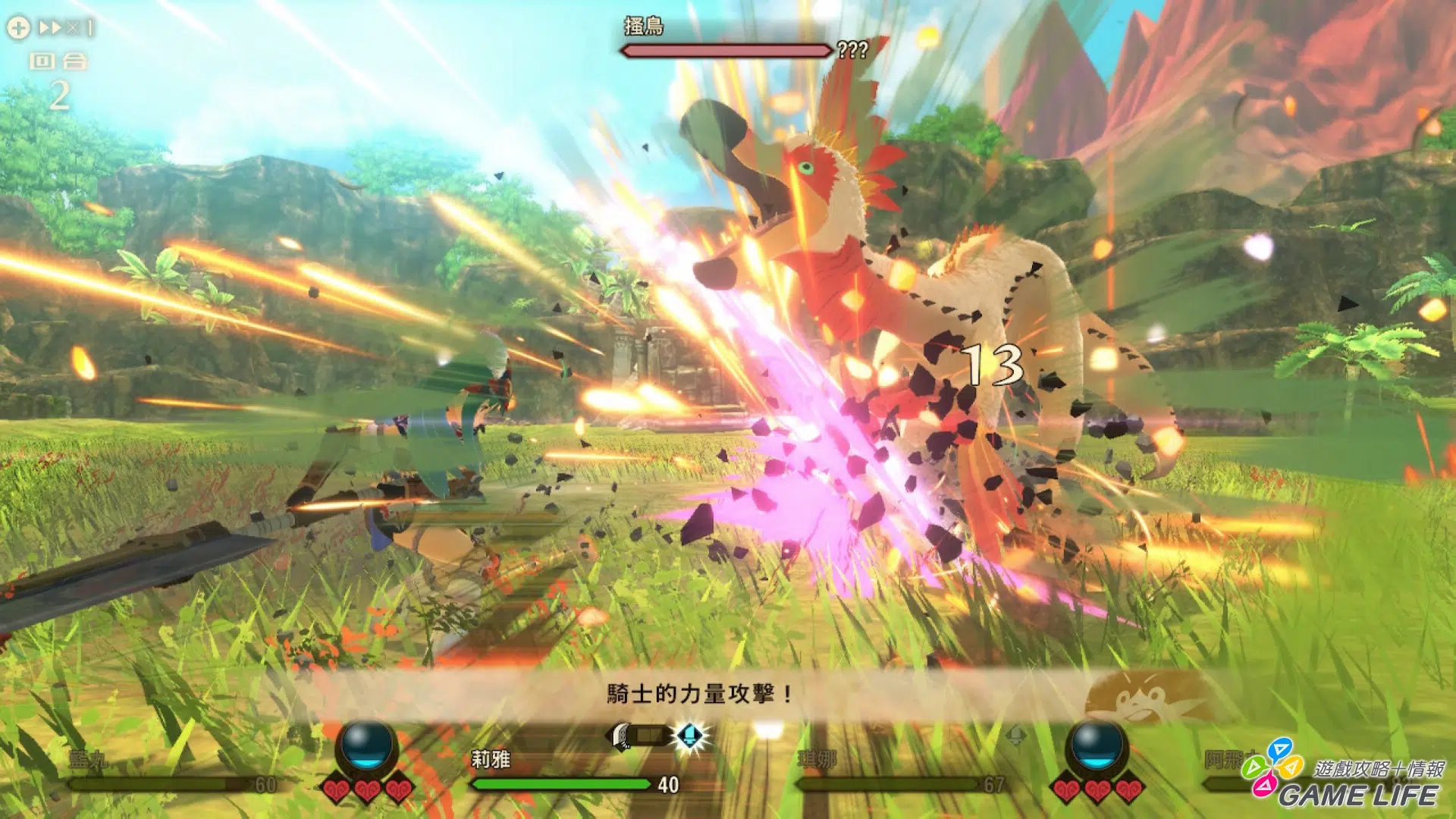Screen dimensions: 1456x819
Task: Select the kinship gauge orb beside 藍丸
Action: point(367,746)
